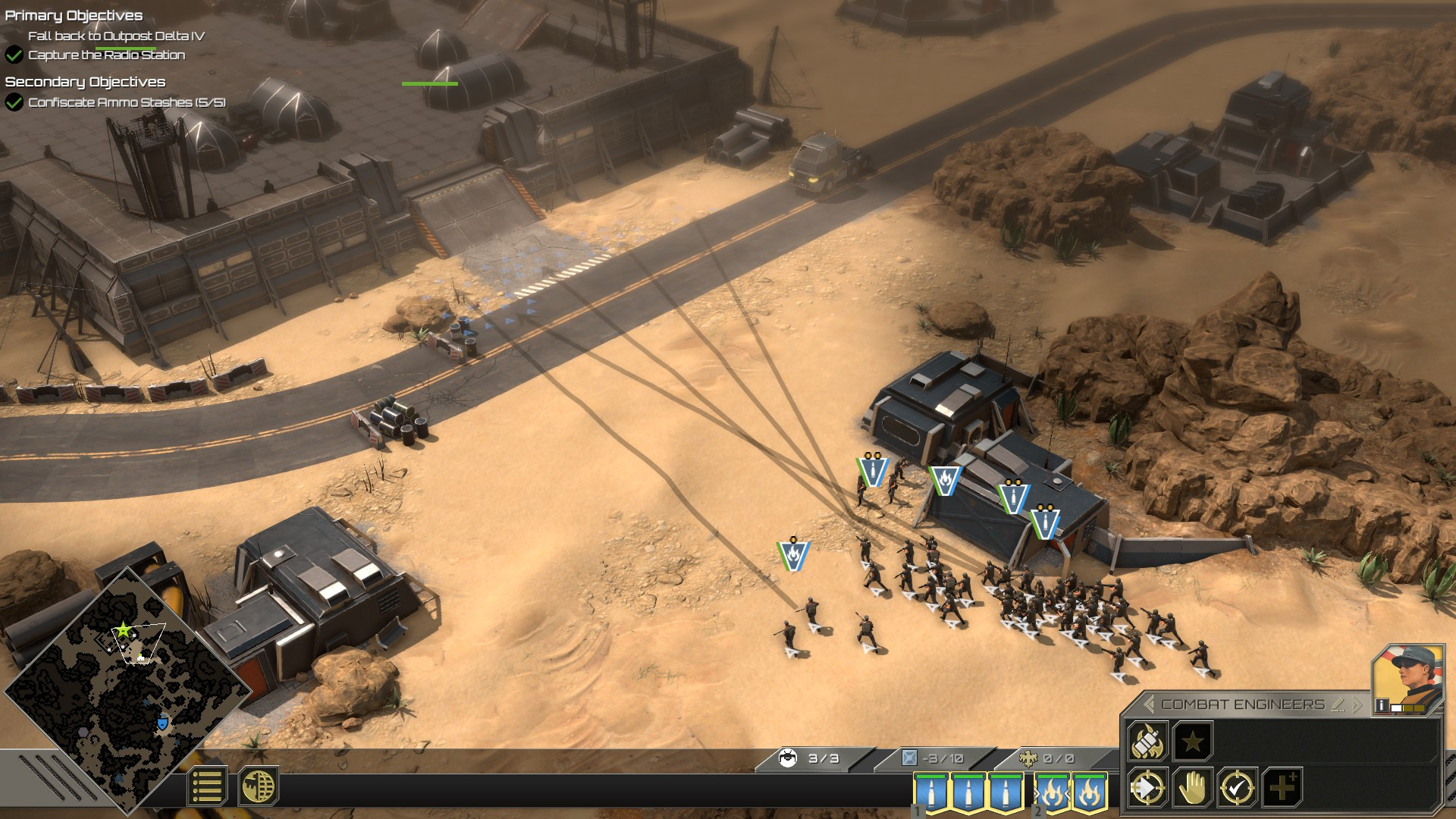This screenshot has height=819, width=1456.
Task: Toggle the ammo info display with the i icon
Action: [1382, 705]
